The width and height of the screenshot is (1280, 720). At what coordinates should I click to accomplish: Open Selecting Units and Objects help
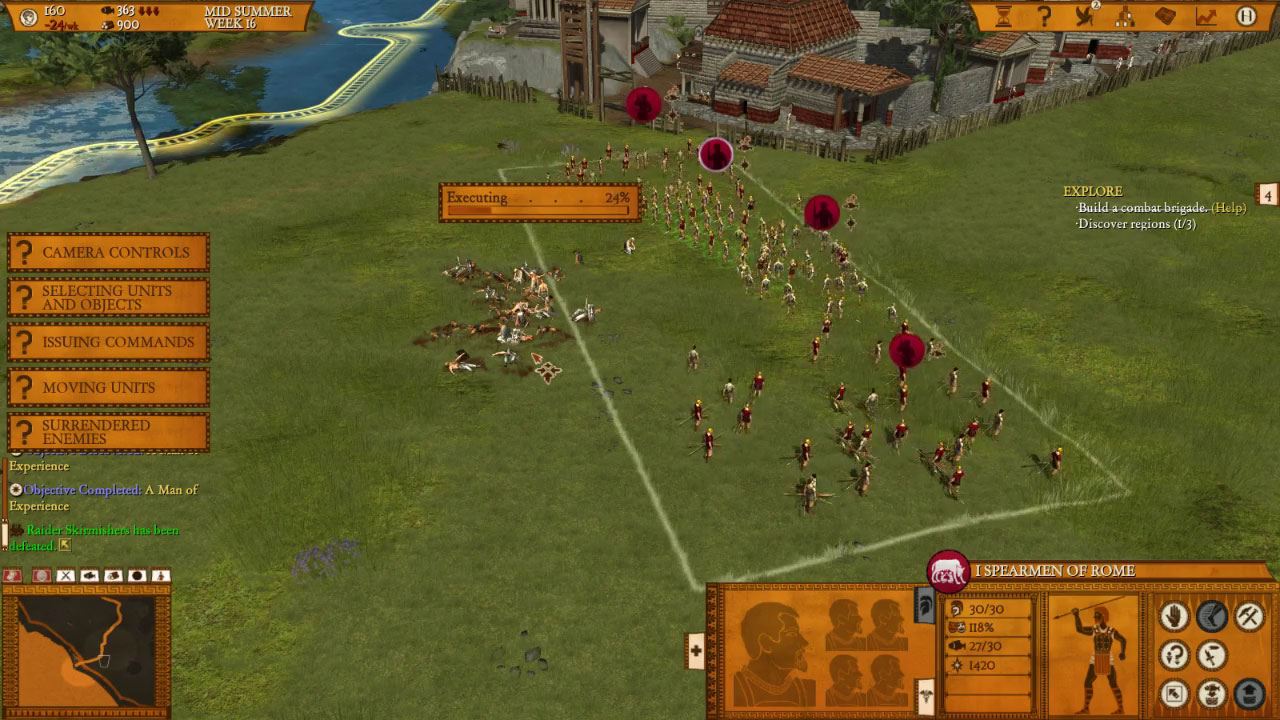coord(108,298)
